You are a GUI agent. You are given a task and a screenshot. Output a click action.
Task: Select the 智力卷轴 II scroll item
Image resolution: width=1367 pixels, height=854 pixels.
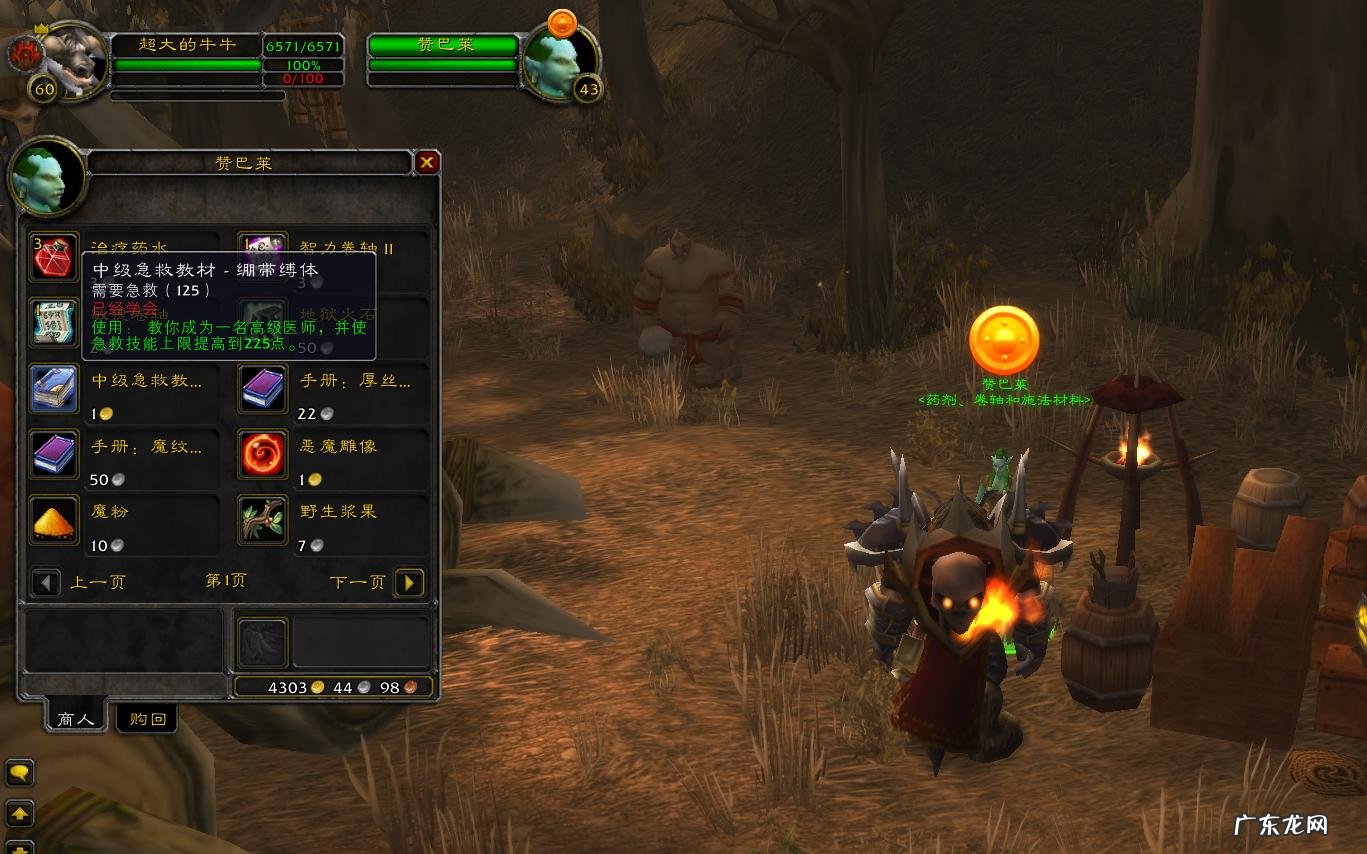coord(262,254)
